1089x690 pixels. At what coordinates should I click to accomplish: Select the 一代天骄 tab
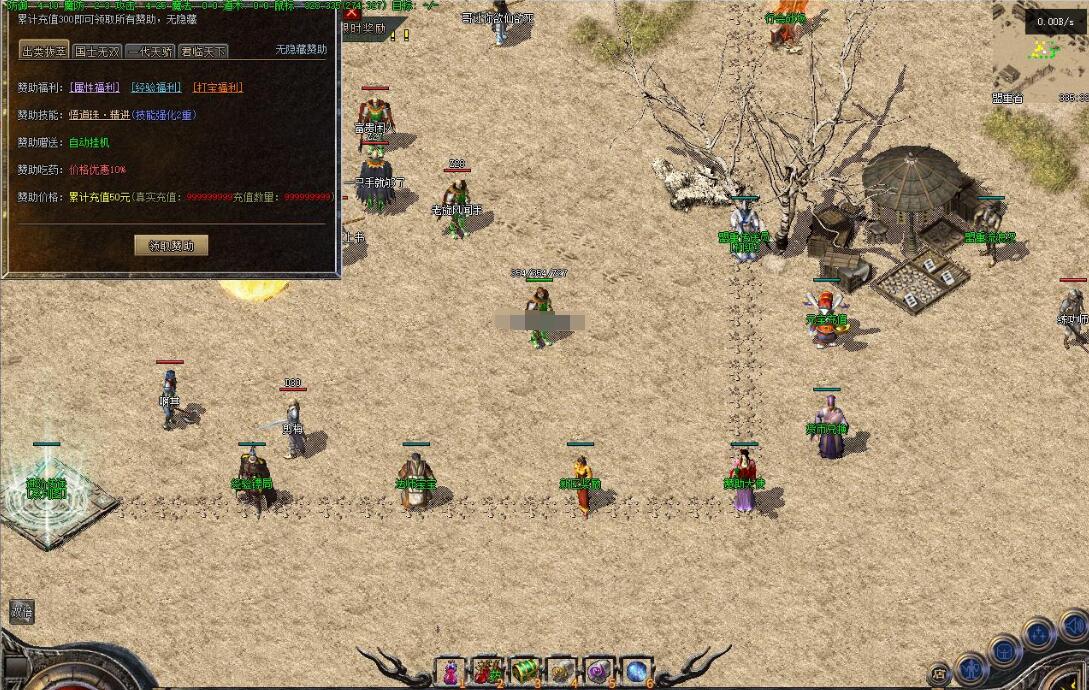click(x=150, y=51)
